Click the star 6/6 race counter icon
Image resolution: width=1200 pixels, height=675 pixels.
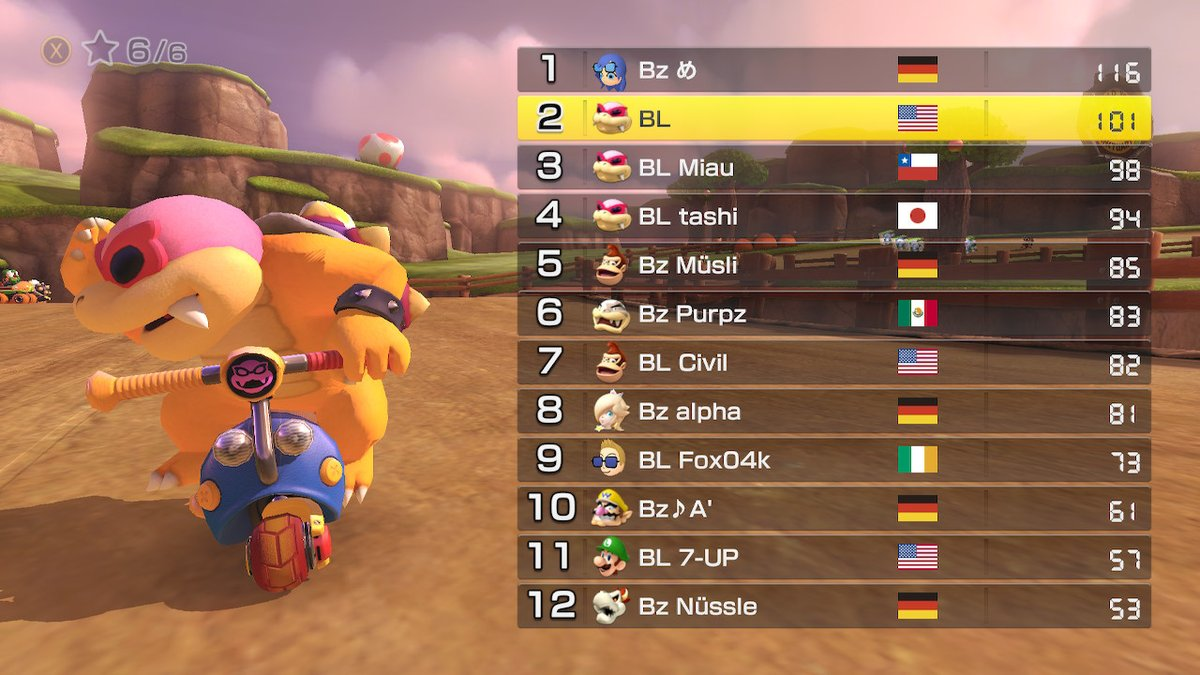click(x=101, y=49)
